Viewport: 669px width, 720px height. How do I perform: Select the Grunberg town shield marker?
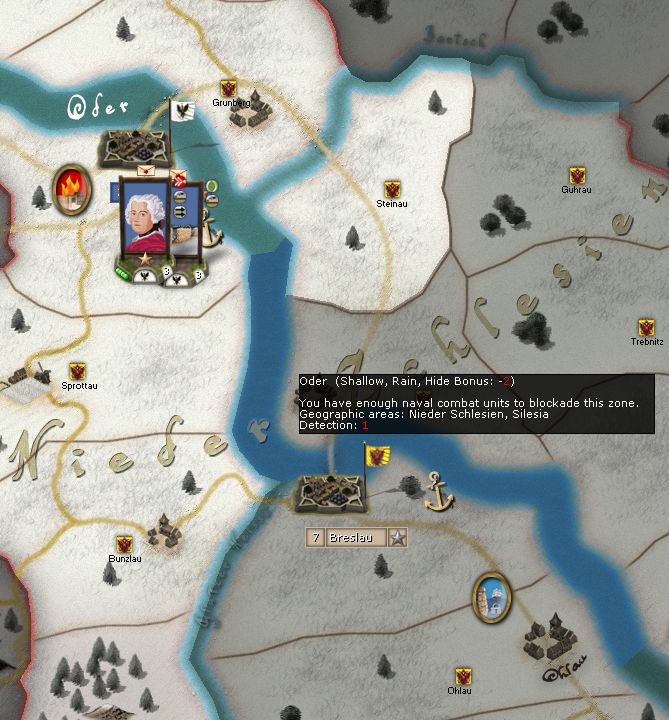[x=228, y=89]
